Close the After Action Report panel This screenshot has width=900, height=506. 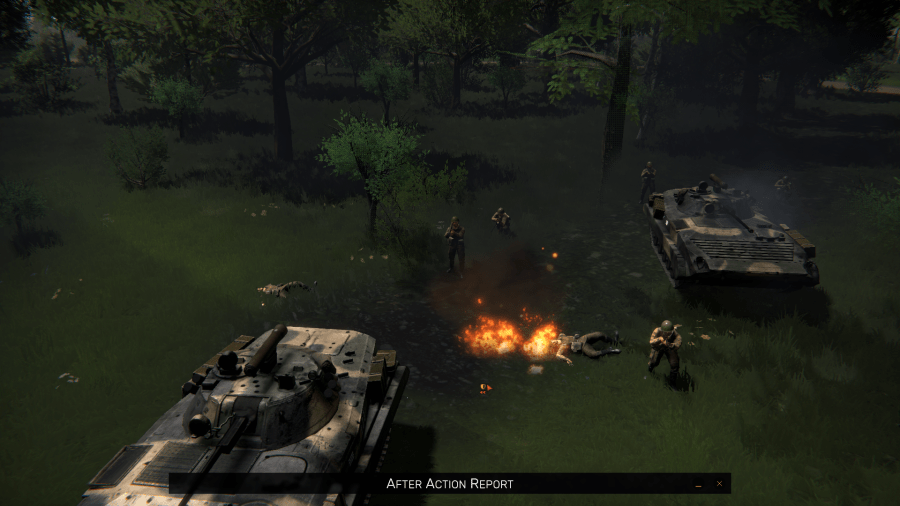tap(718, 484)
